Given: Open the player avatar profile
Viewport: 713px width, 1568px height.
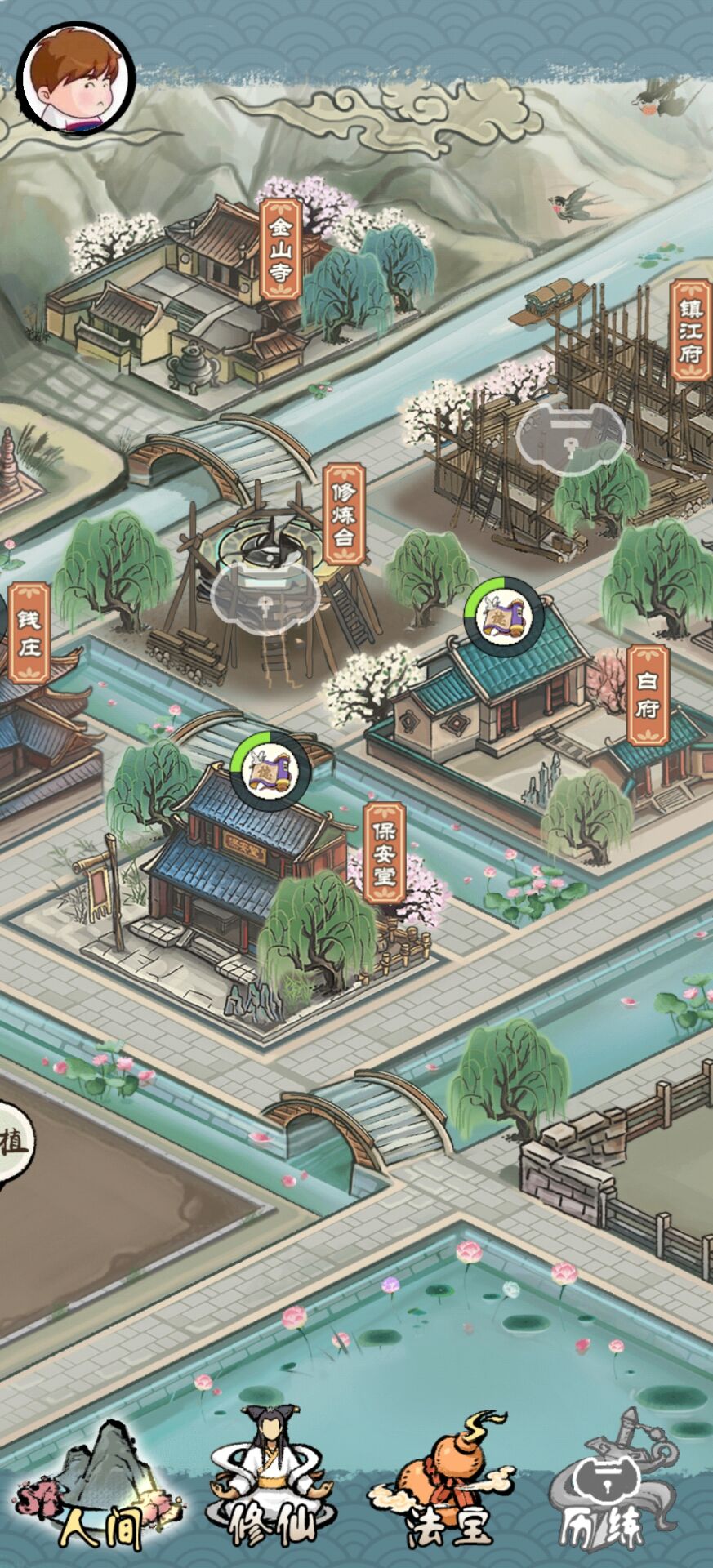Looking at the screenshot, I should click(x=76, y=79).
